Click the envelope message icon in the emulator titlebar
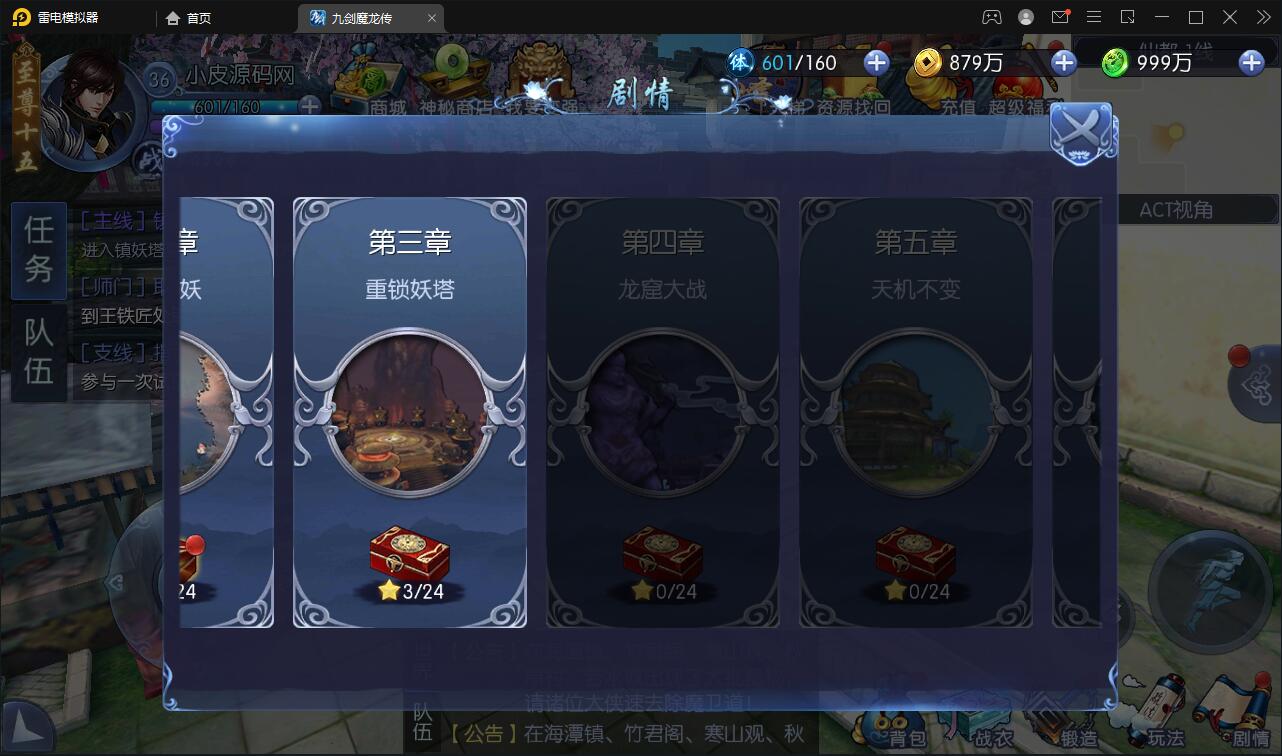Viewport: 1282px width, 756px height. [1062, 17]
